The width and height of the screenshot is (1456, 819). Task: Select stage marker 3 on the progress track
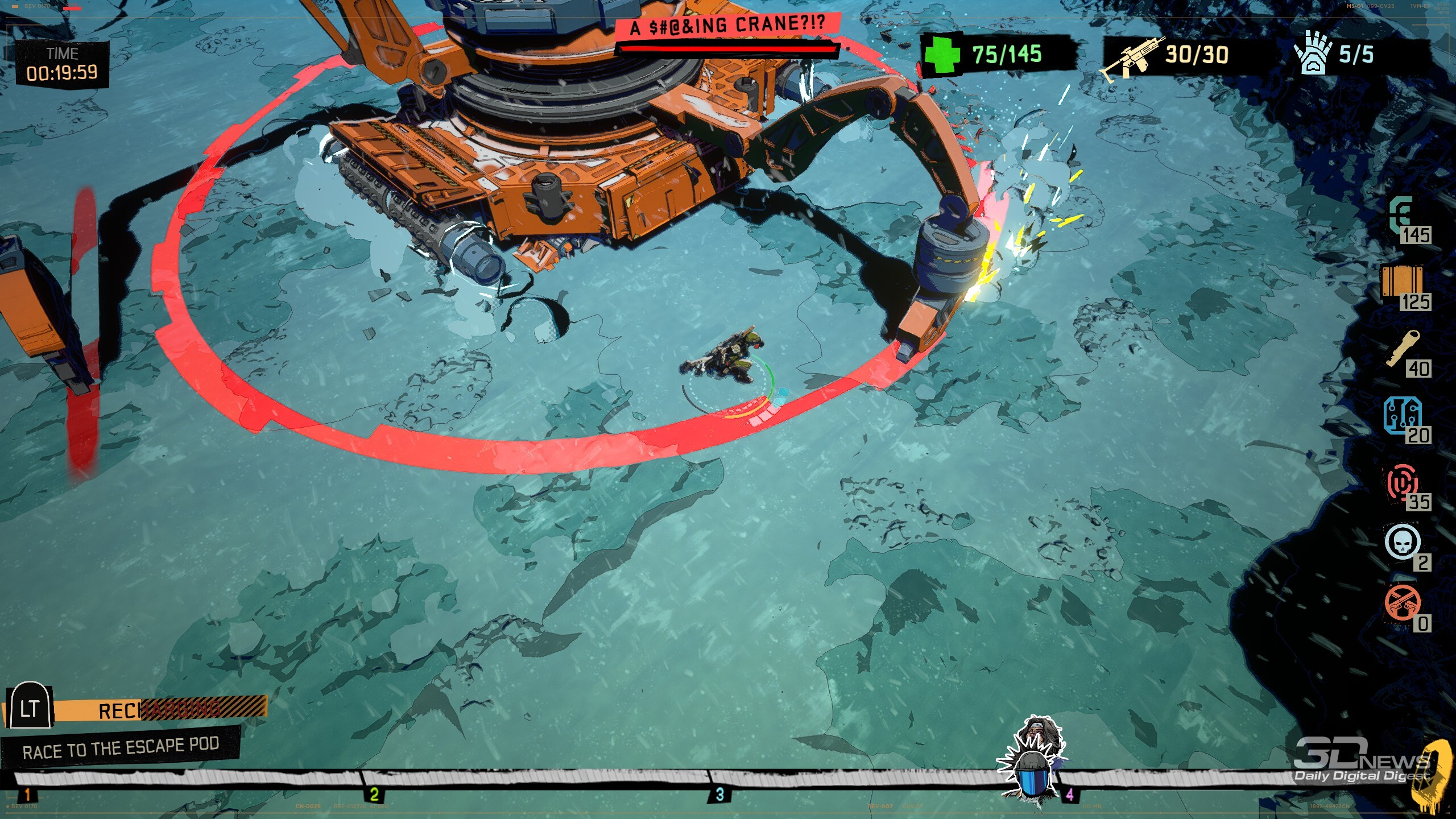(x=719, y=794)
